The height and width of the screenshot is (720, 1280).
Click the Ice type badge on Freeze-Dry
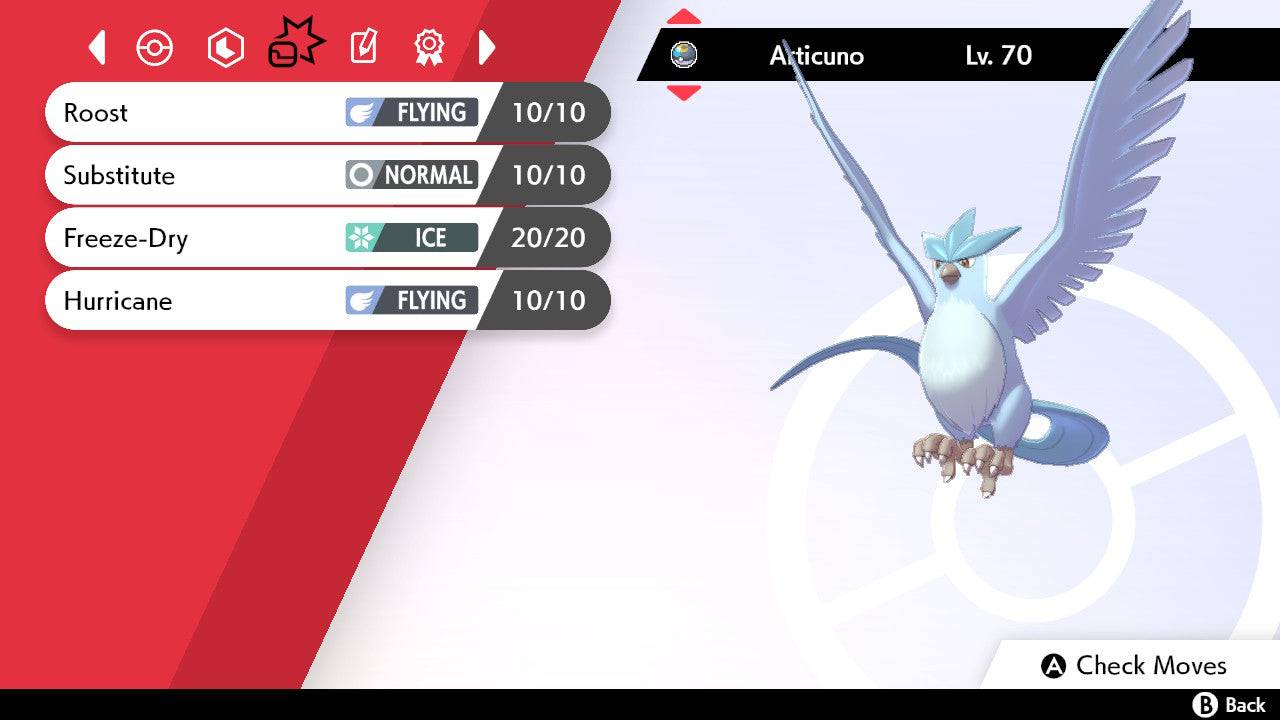point(410,238)
